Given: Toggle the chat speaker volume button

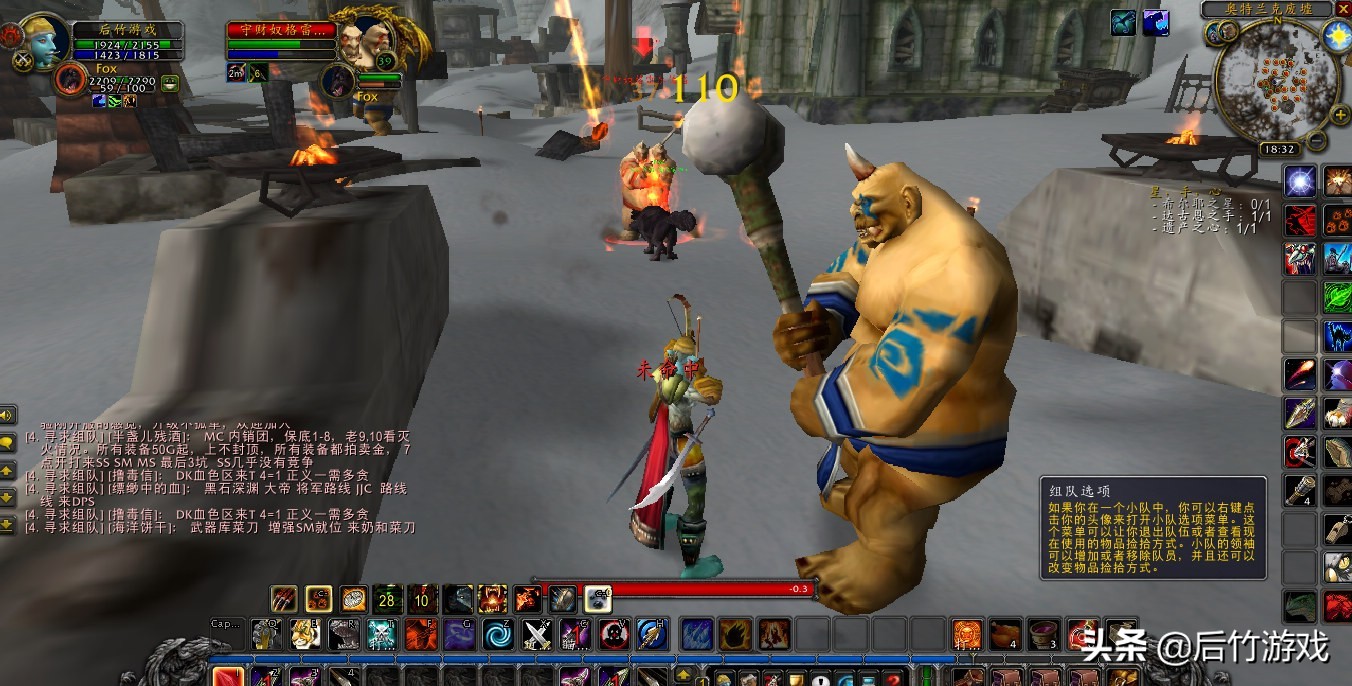Looking at the screenshot, I should point(7,414).
